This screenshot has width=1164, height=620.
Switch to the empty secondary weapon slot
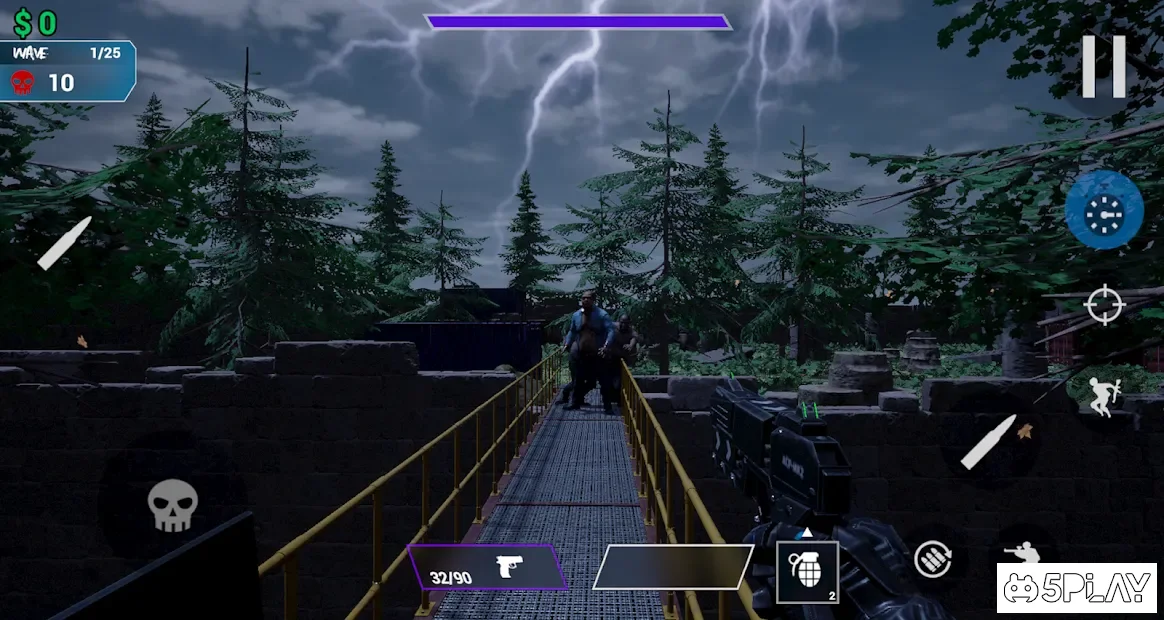673,567
